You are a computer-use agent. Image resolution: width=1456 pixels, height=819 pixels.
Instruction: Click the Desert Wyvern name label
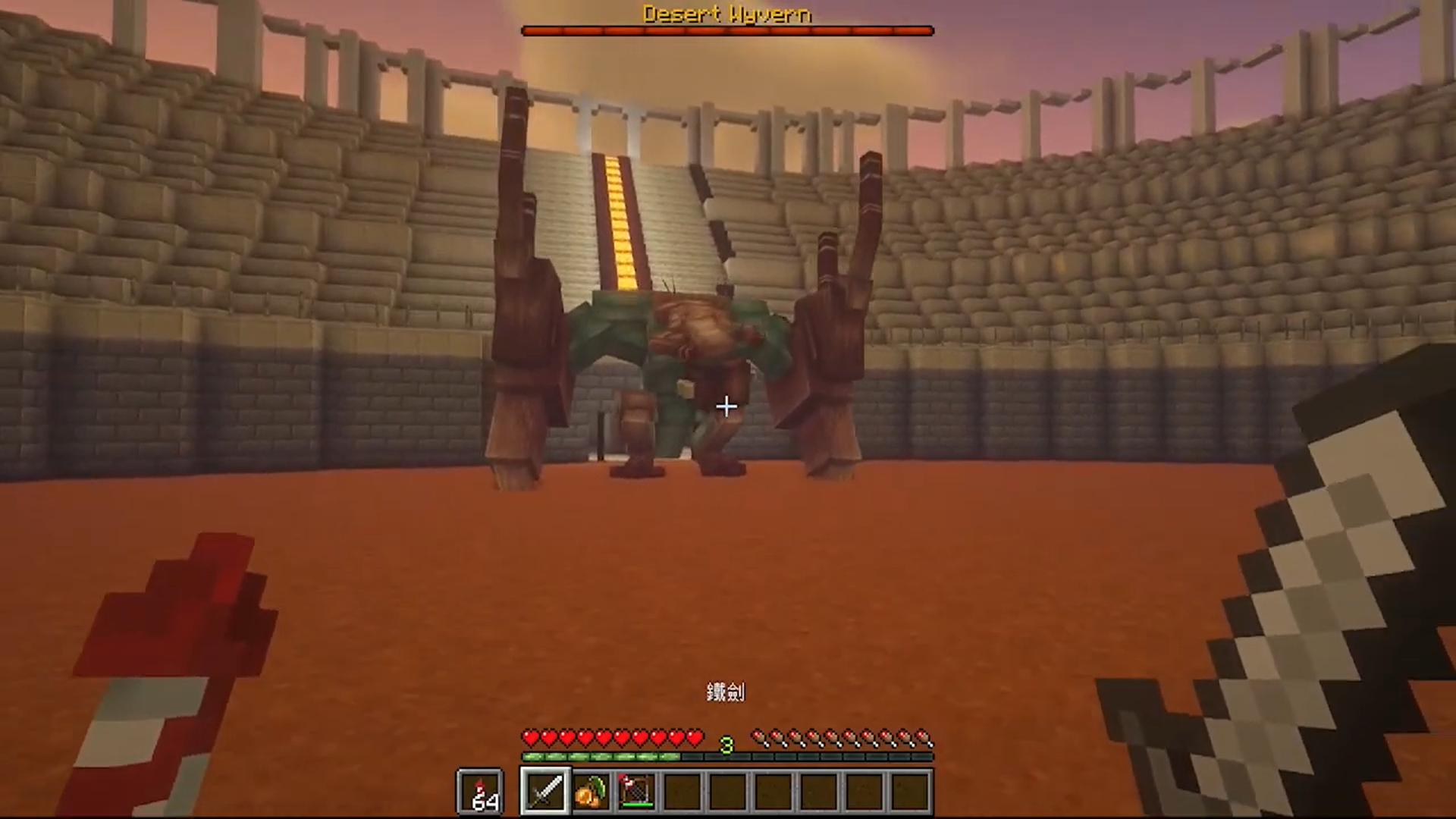click(726, 12)
